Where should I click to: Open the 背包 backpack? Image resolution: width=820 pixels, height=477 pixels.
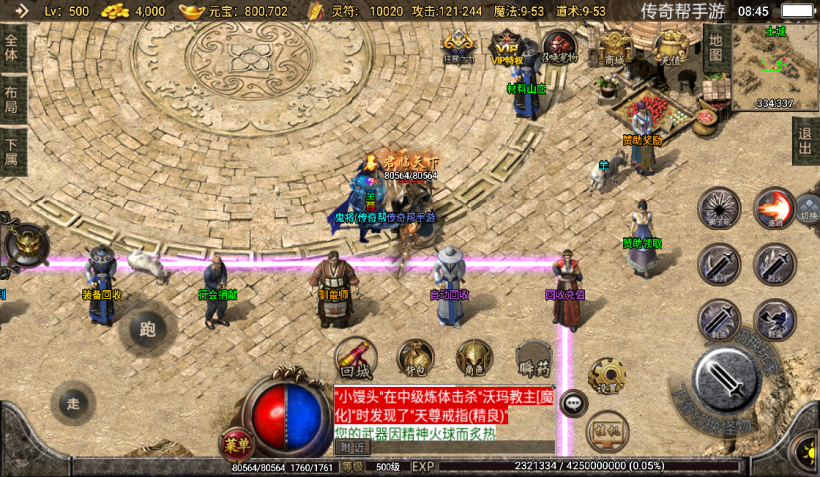pos(415,358)
